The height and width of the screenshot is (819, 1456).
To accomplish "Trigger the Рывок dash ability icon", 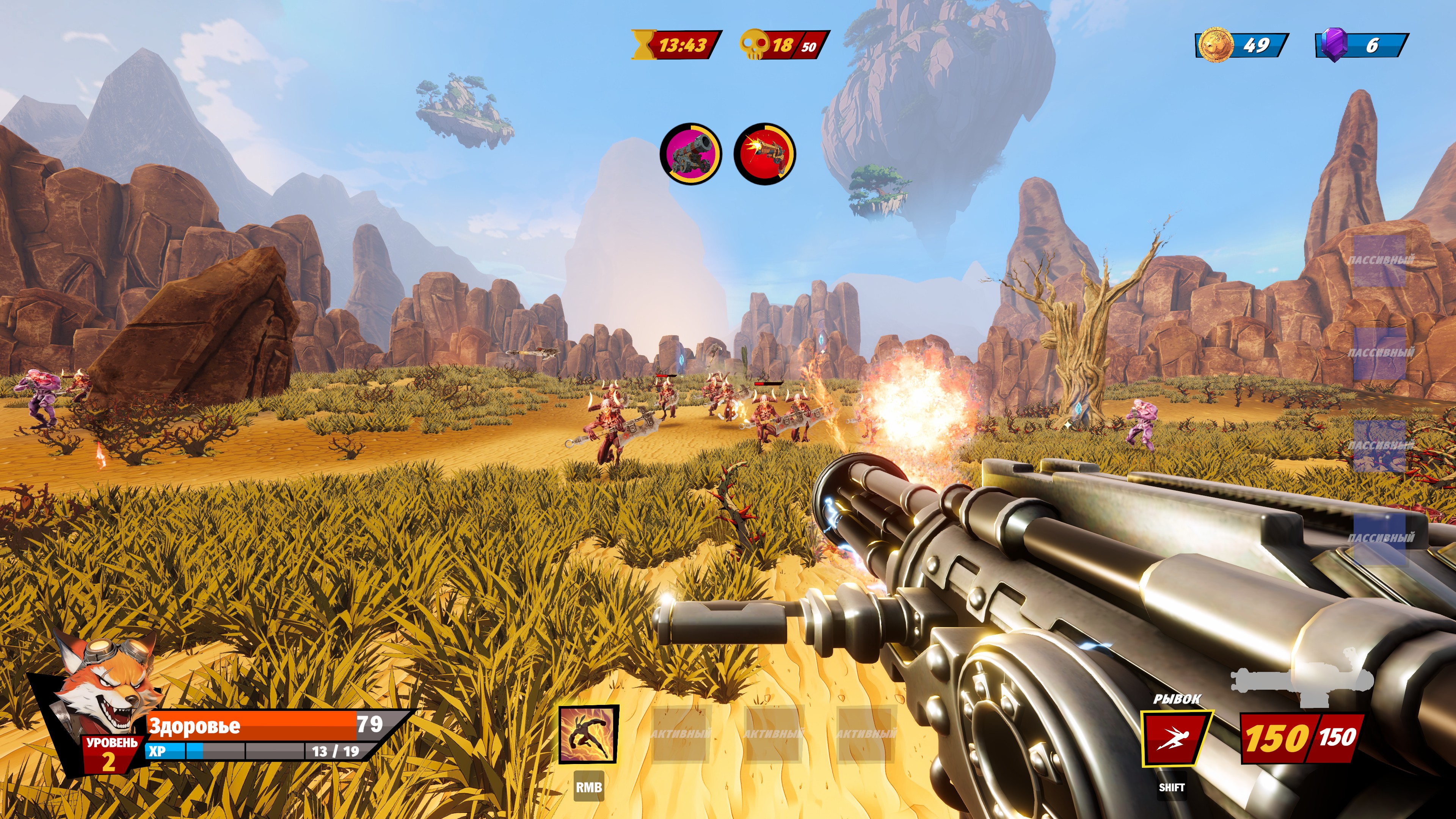I will point(1175,738).
